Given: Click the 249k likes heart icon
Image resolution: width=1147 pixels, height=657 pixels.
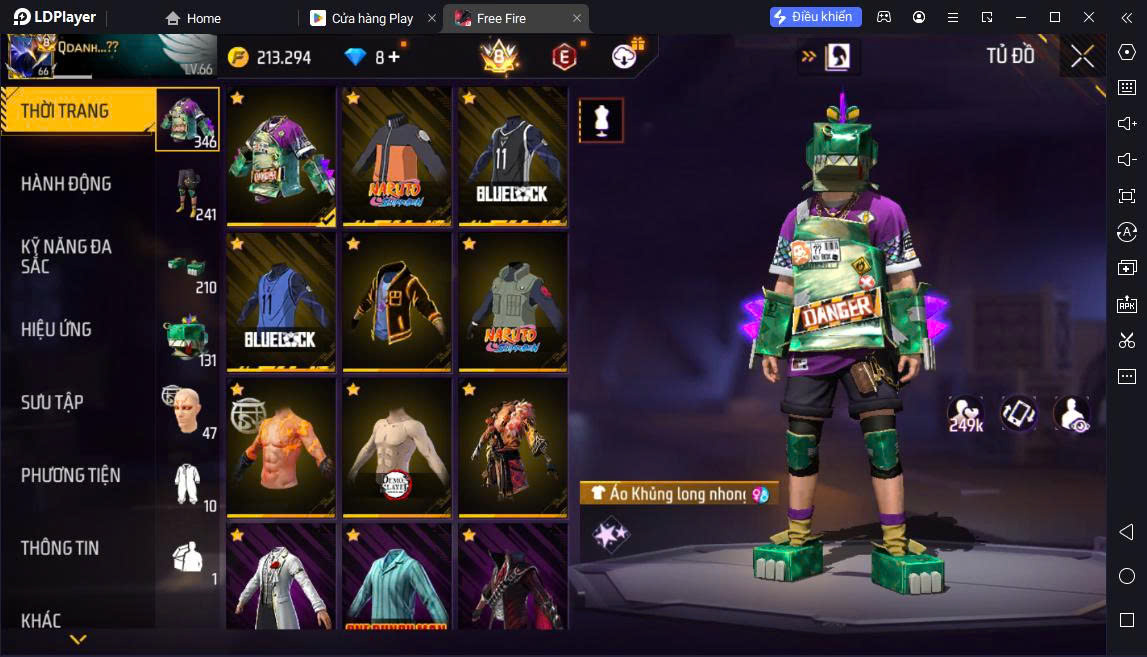Looking at the screenshot, I should click(965, 414).
